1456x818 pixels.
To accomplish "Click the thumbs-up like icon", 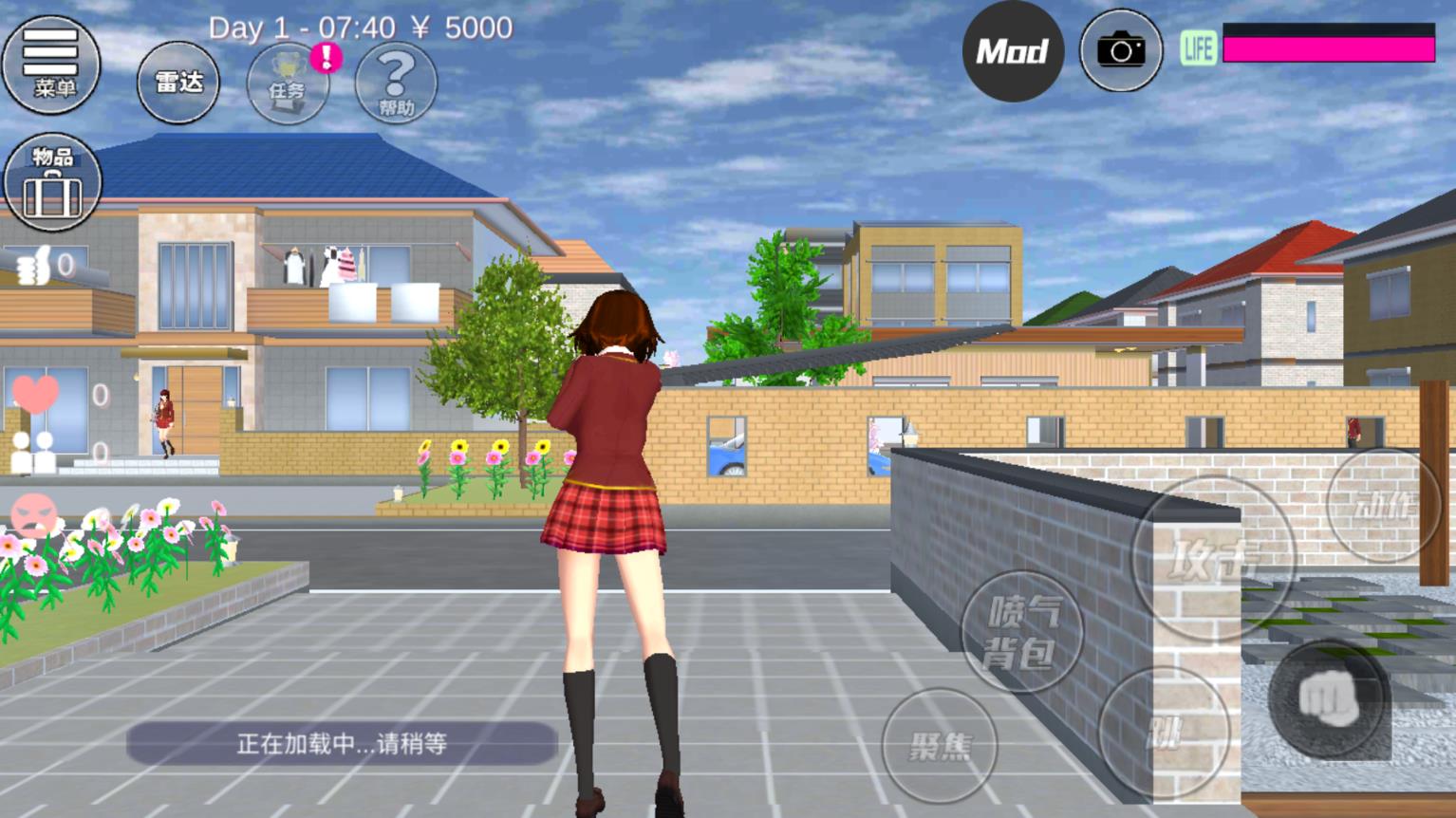I will click(34, 267).
